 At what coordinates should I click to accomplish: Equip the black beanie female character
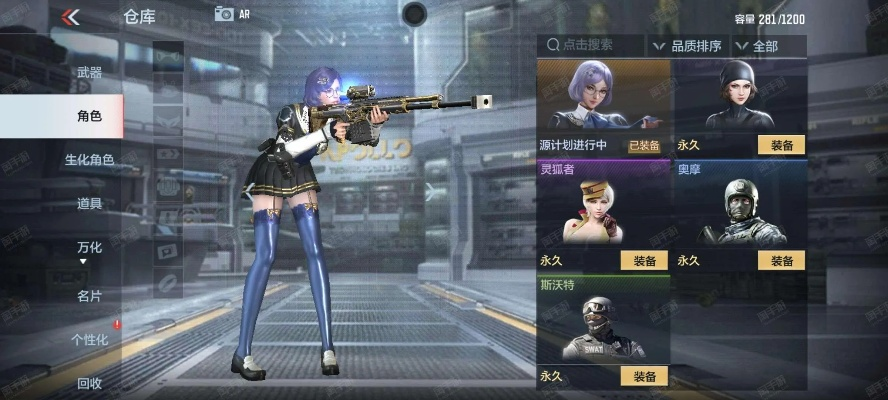pos(782,145)
